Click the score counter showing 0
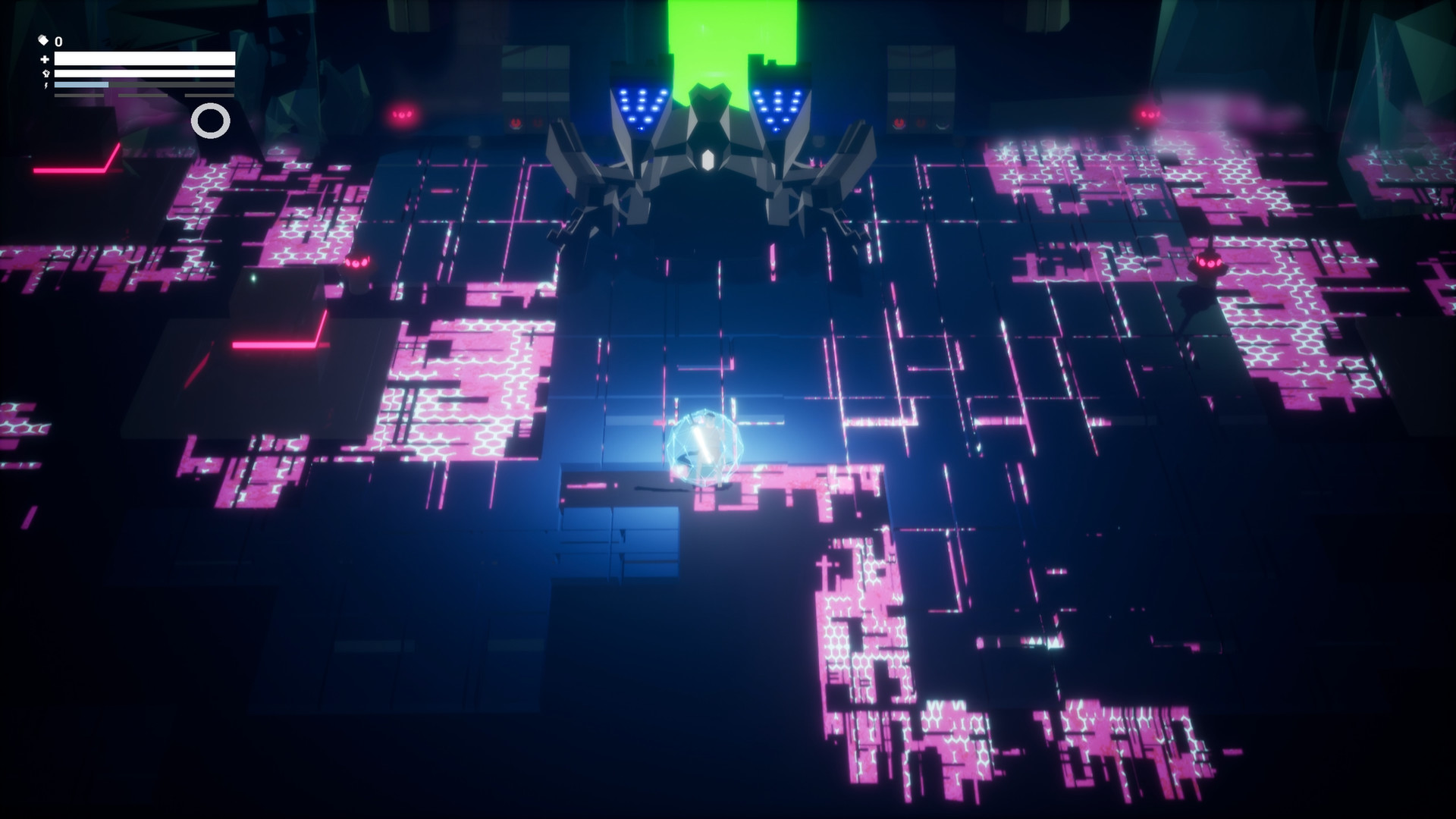Viewport: 1456px width, 819px height. click(x=59, y=41)
